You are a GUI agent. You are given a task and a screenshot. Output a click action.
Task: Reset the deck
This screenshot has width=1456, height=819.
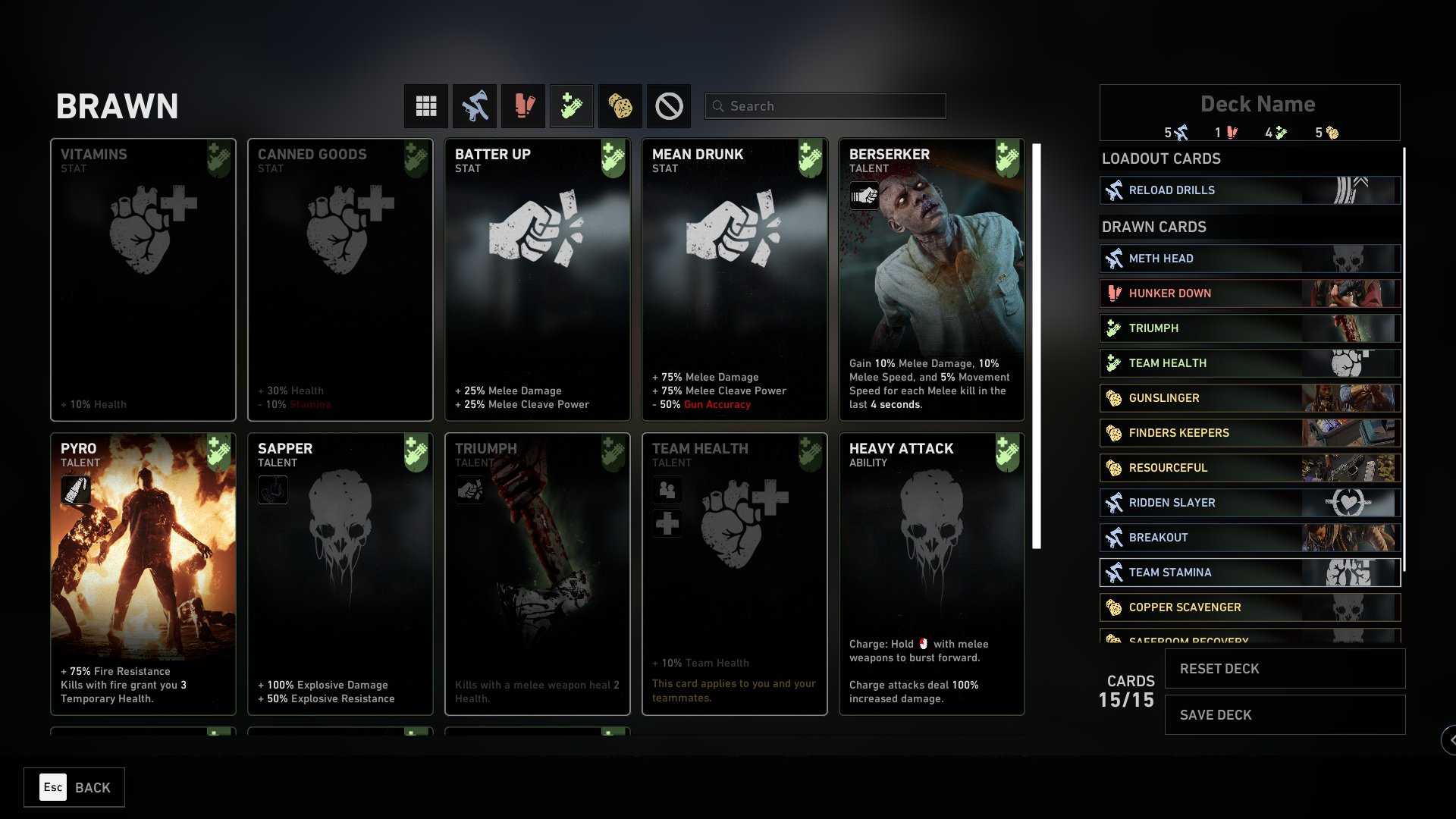(x=1285, y=669)
